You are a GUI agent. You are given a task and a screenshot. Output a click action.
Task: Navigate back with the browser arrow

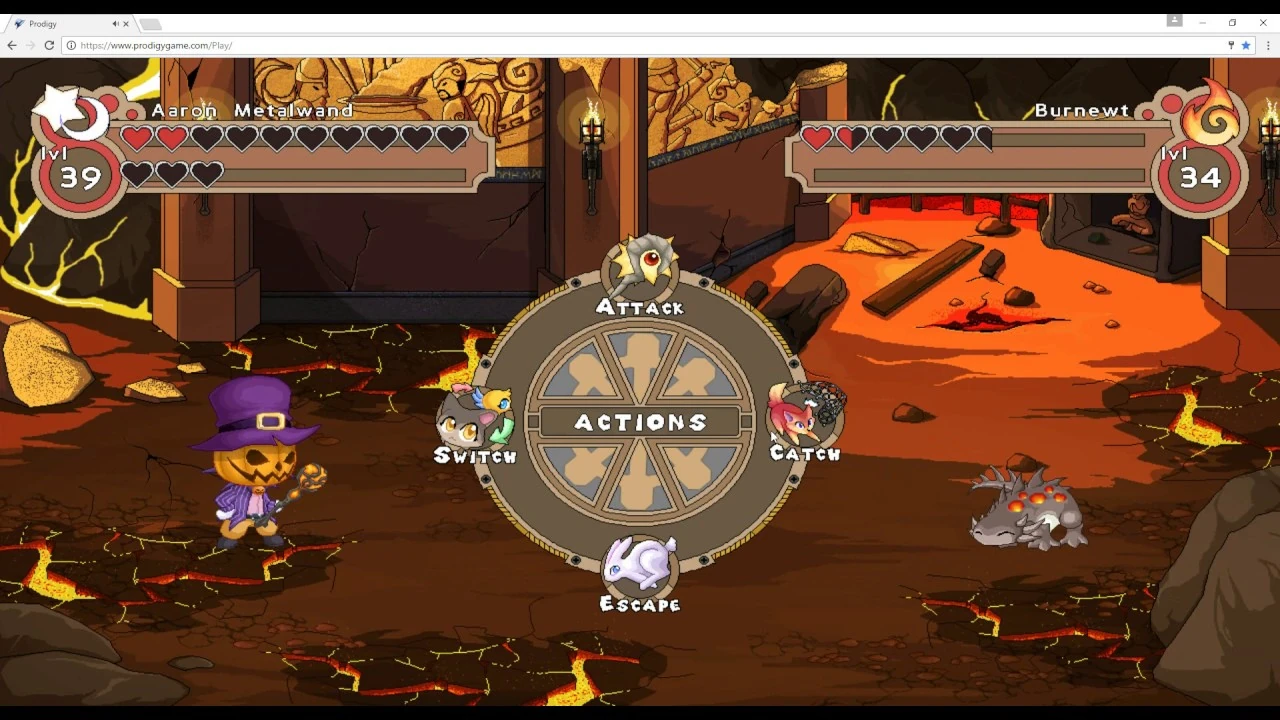[11, 45]
